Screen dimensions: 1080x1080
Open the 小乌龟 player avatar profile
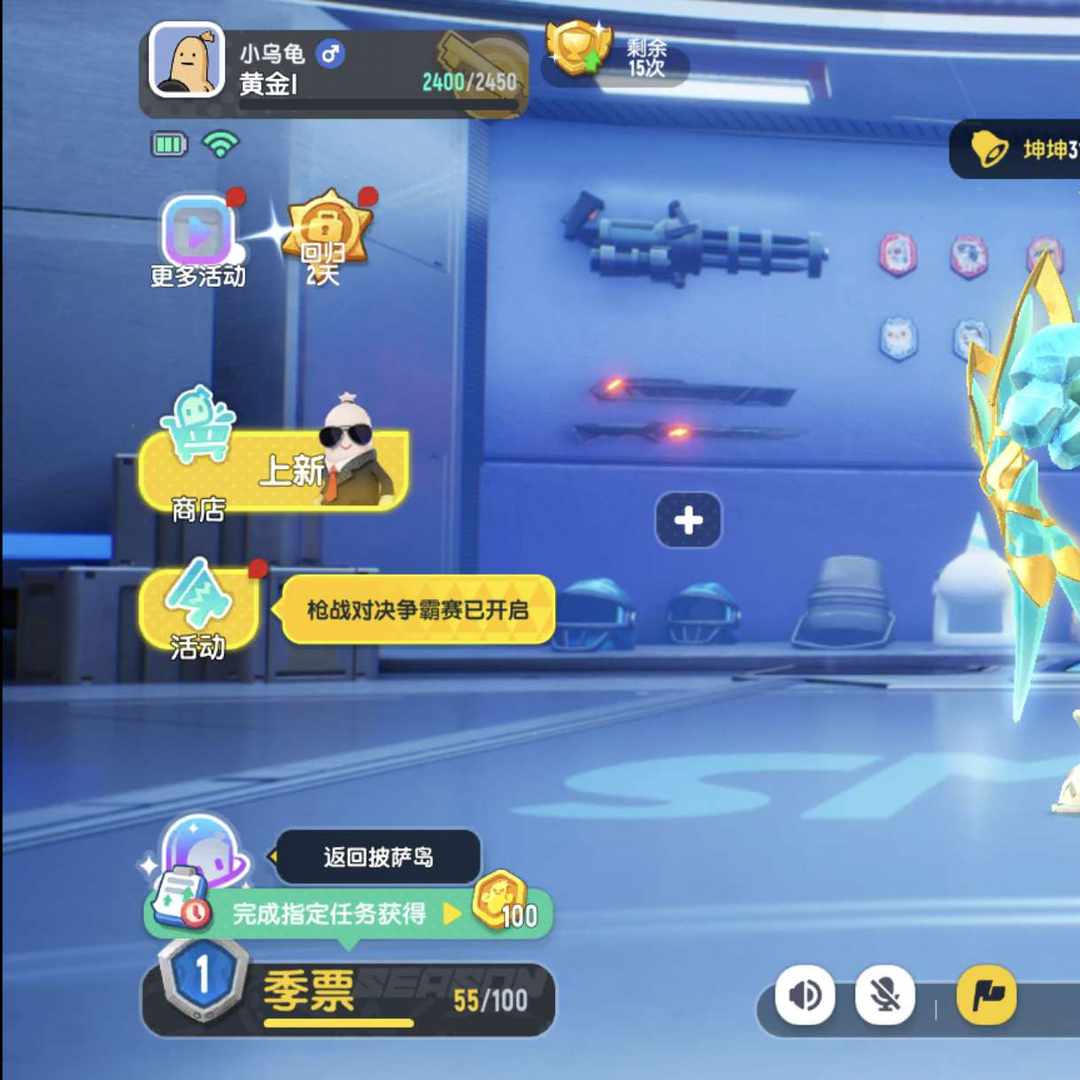point(187,60)
